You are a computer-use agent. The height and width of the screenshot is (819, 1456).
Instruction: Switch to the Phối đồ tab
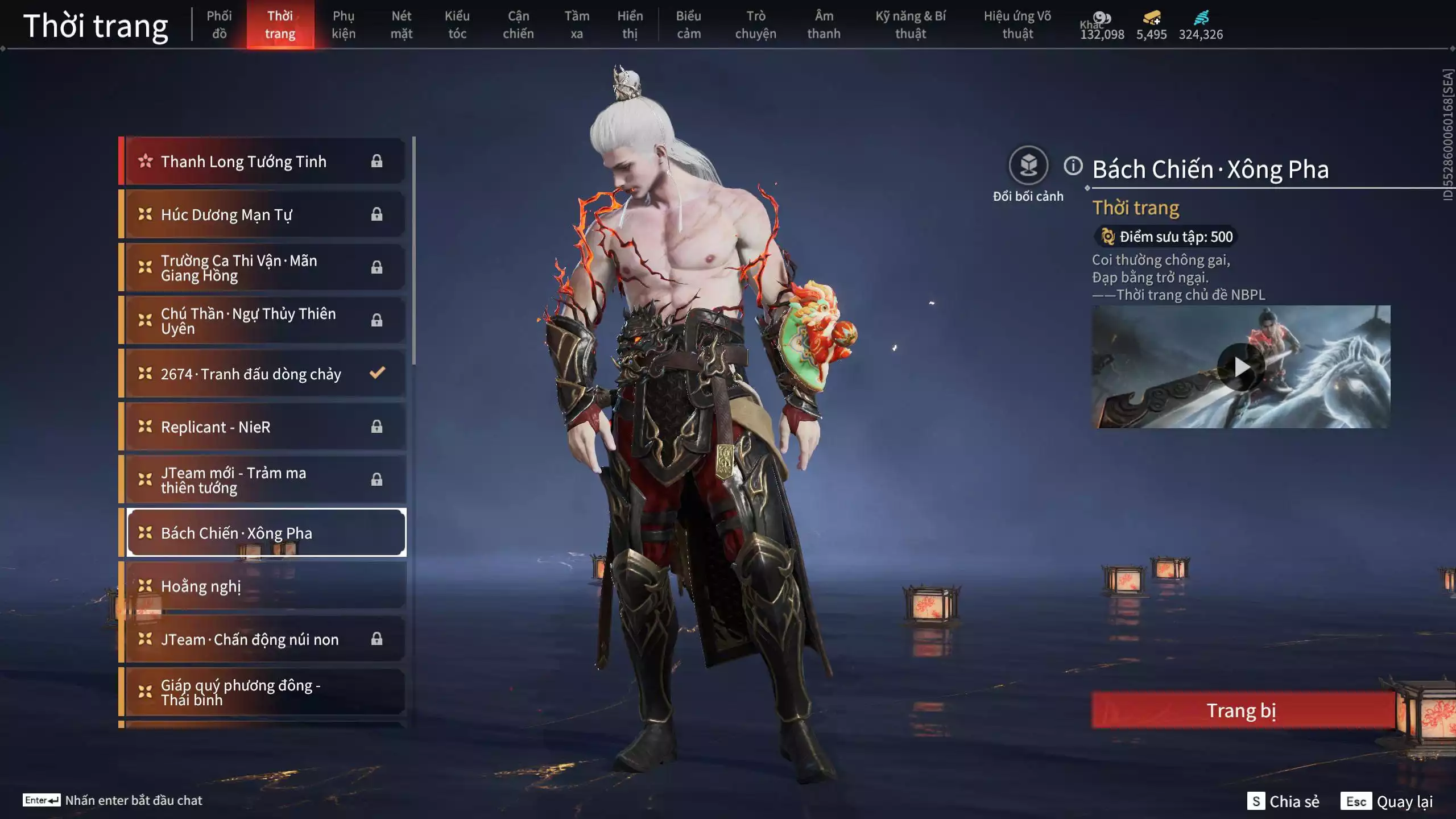(x=219, y=25)
